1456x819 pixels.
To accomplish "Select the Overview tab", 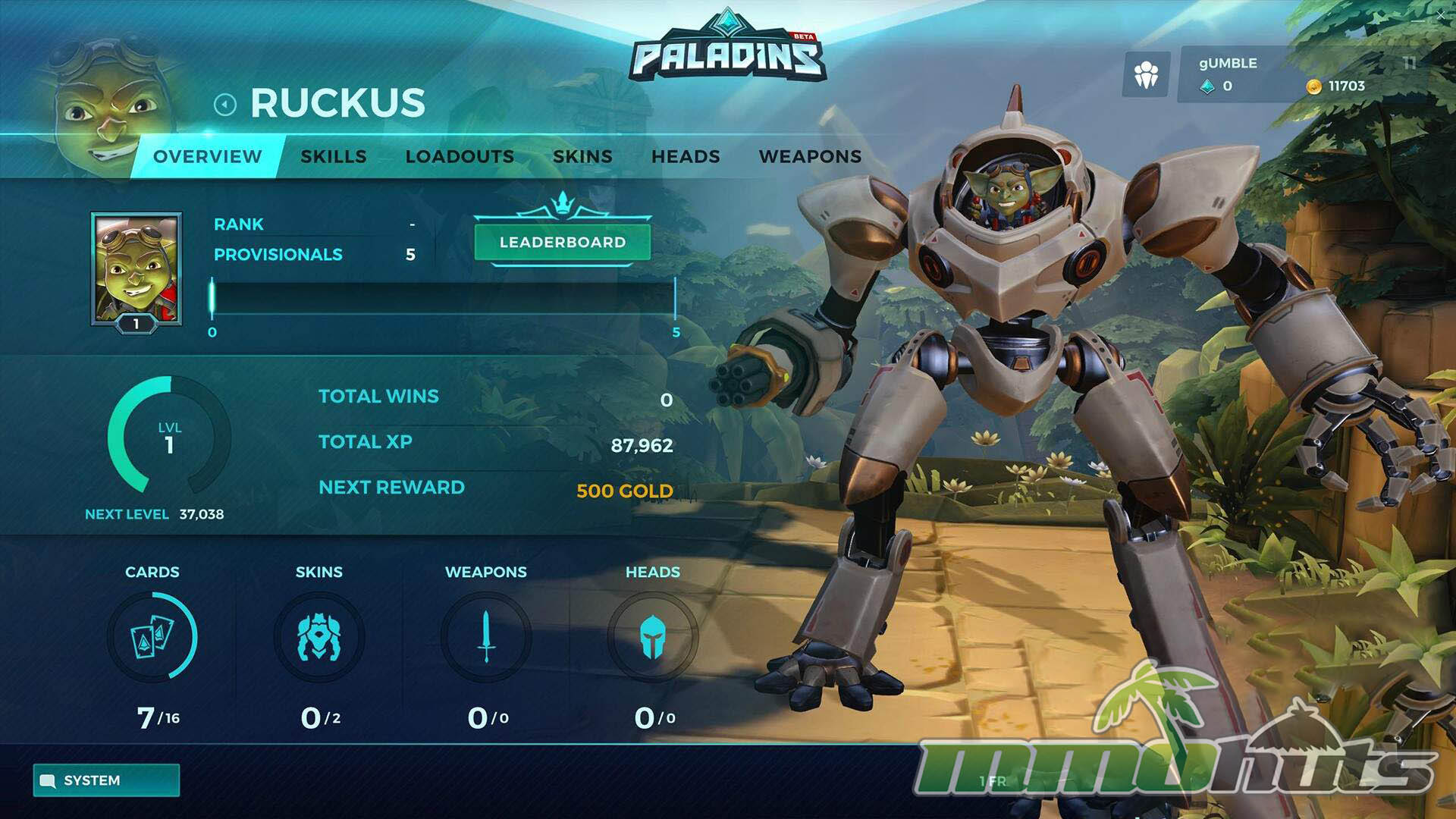I will pos(207,157).
